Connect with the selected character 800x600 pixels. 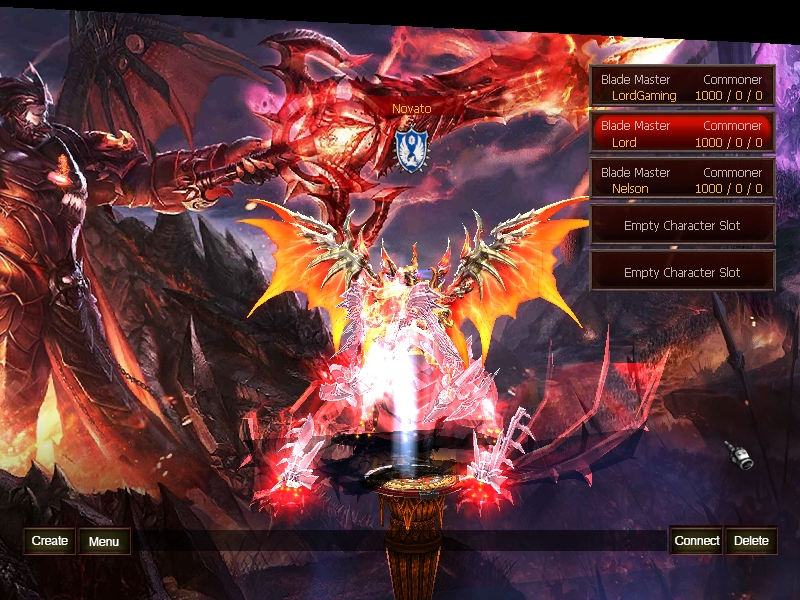point(696,541)
